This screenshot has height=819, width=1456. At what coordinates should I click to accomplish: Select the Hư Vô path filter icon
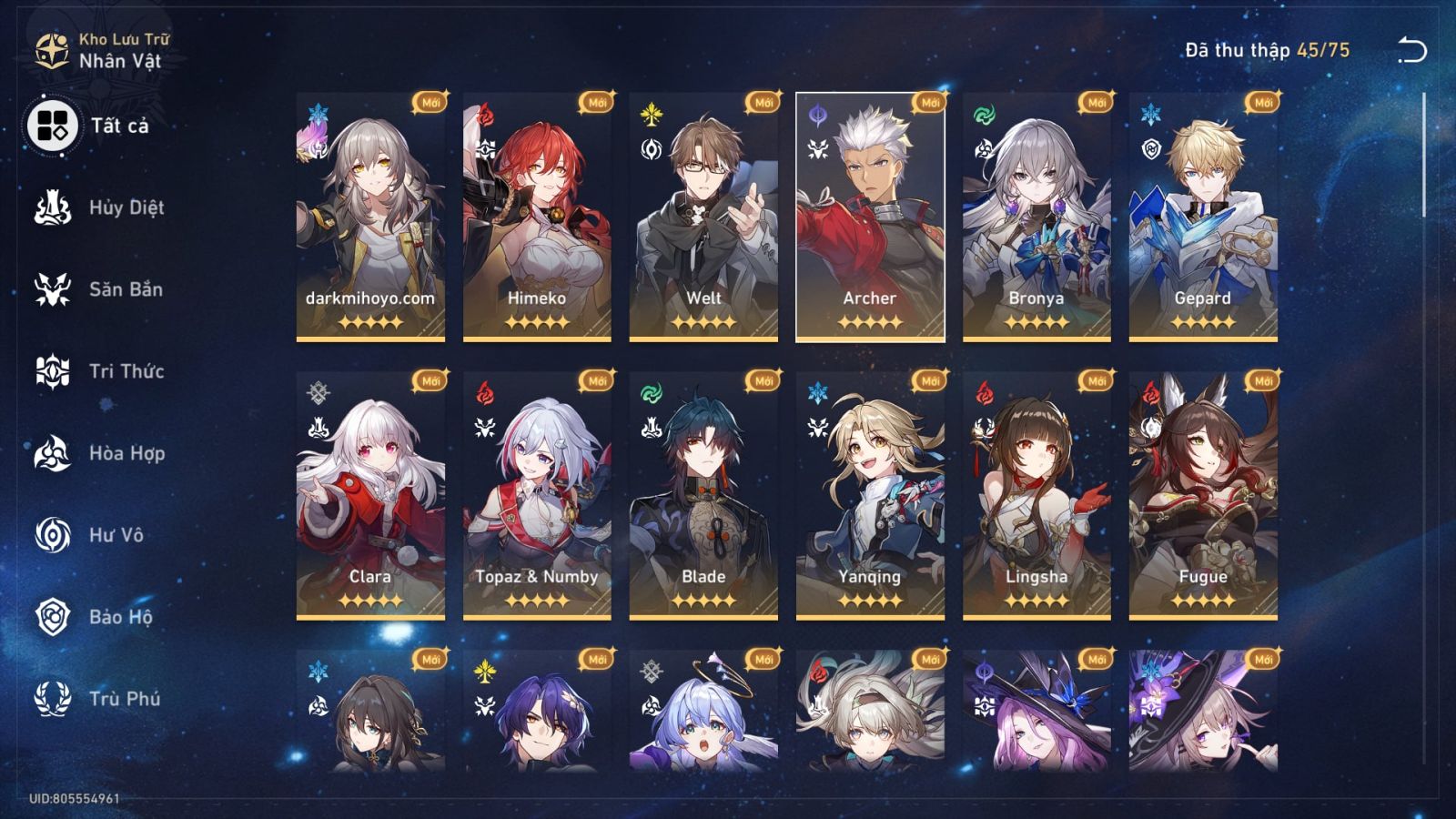tap(52, 535)
